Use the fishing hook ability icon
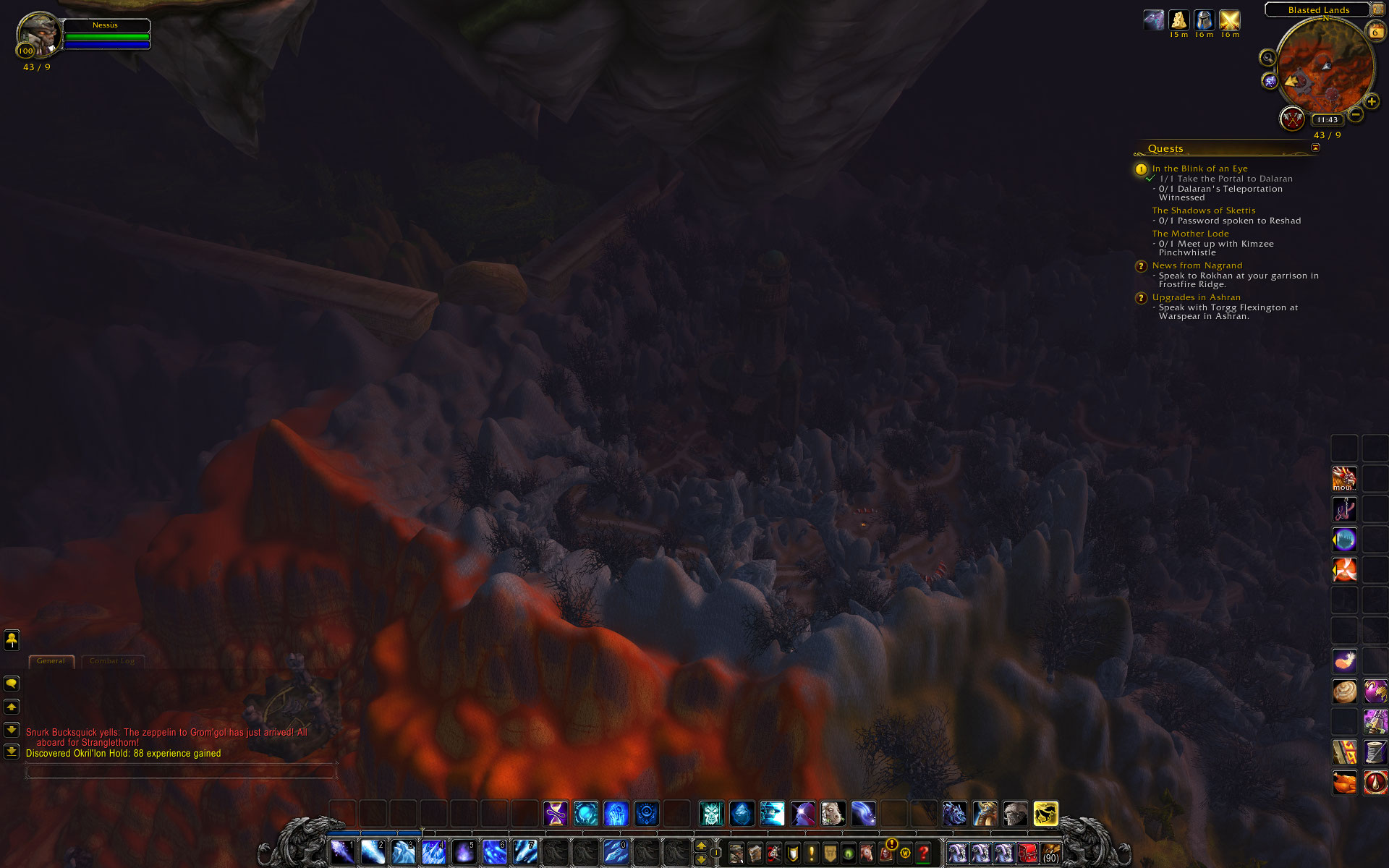Viewport: 1389px width, 868px height. (1345, 509)
